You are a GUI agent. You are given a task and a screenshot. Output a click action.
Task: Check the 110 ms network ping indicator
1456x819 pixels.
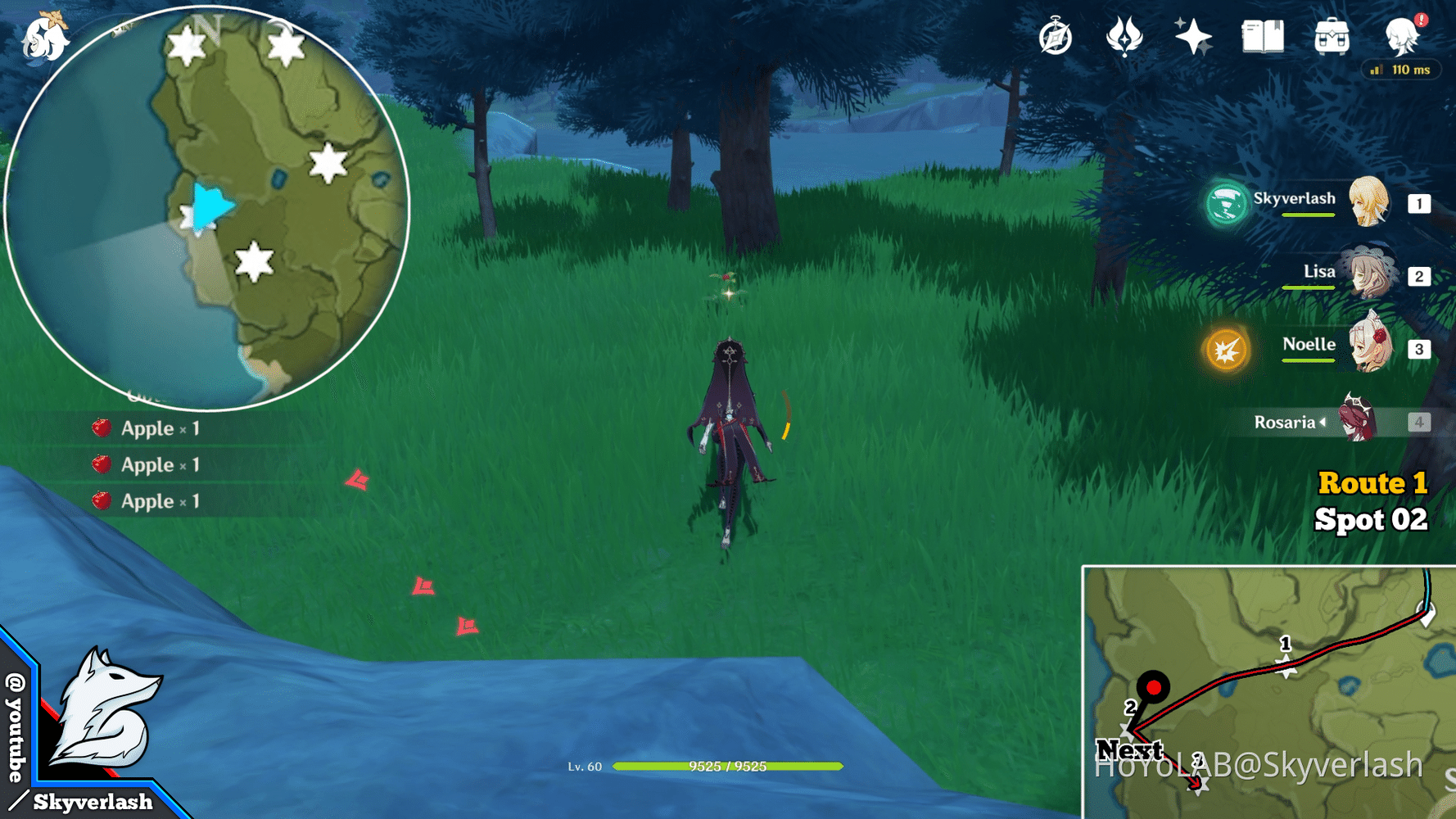[x=1401, y=70]
